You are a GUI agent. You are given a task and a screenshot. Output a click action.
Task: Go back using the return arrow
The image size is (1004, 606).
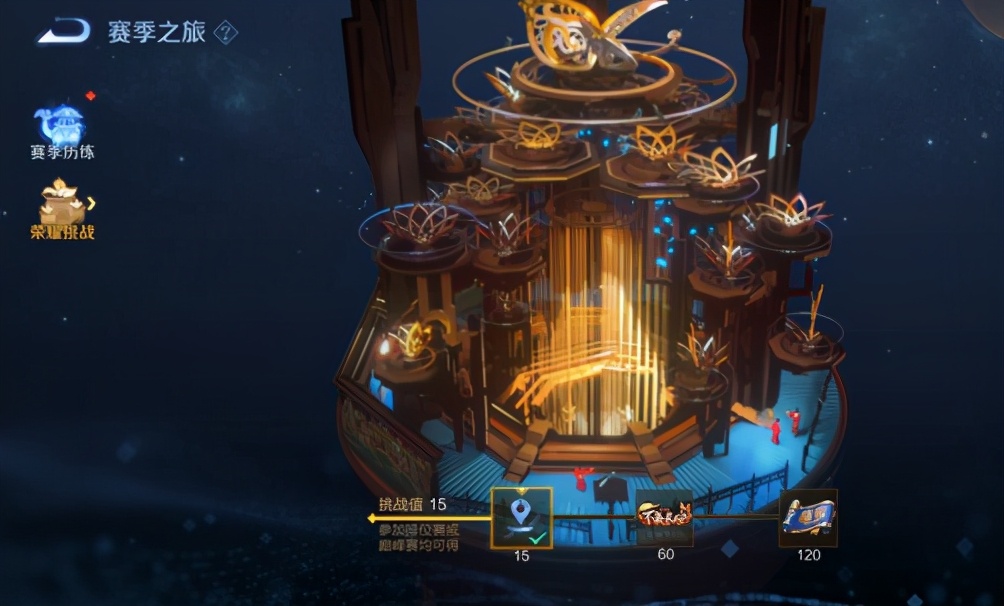[63, 32]
